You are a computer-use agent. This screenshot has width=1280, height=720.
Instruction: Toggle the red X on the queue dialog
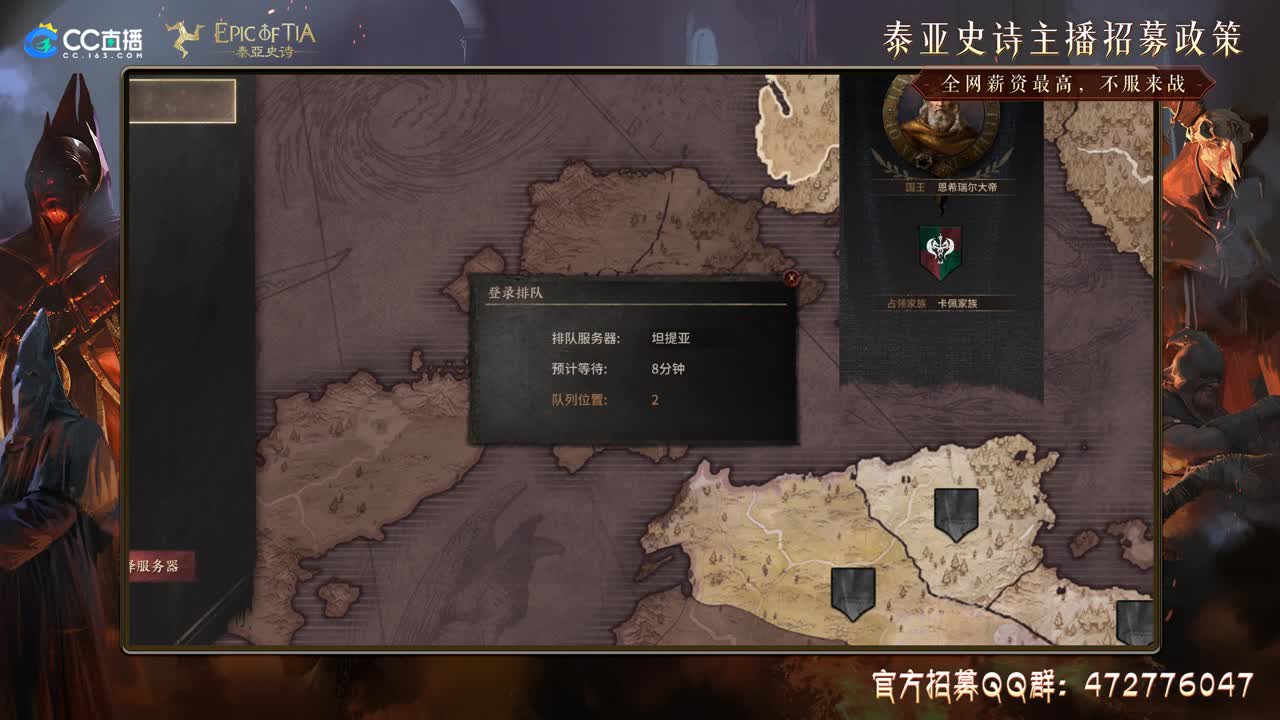click(x=791, y=279)
